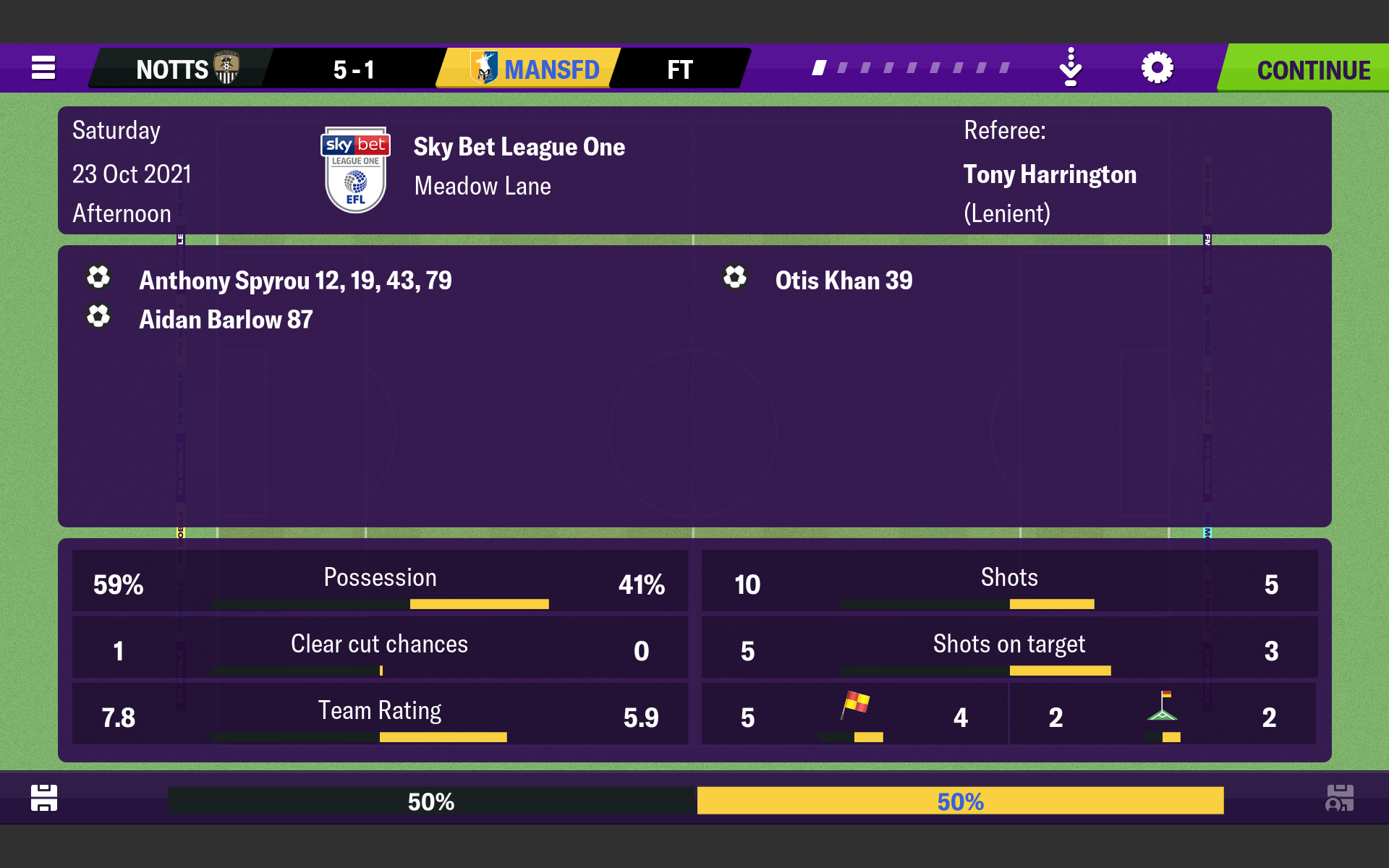Screen dimensions: 1389x868
Task: Open goalscorer Otis Khan's entry
Action: (x=844, y=281)
